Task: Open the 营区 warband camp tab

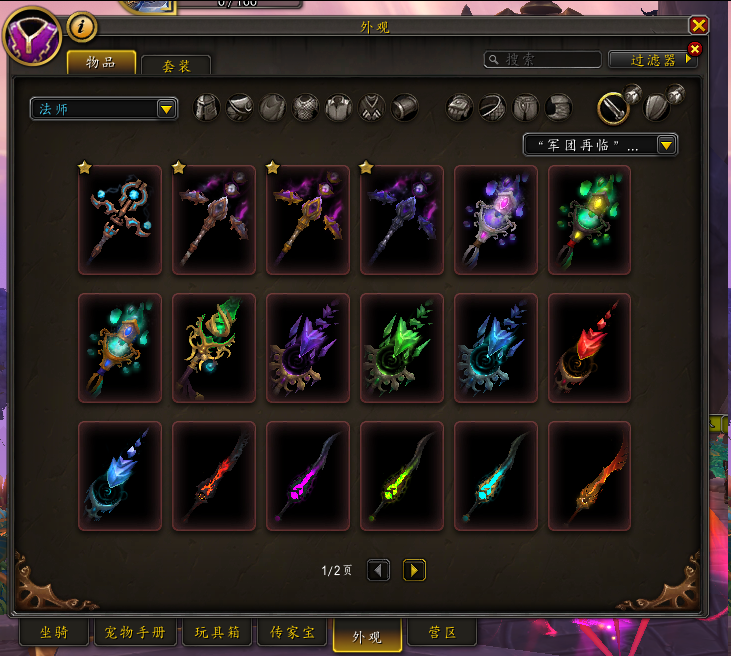Action: coord(442,633)
